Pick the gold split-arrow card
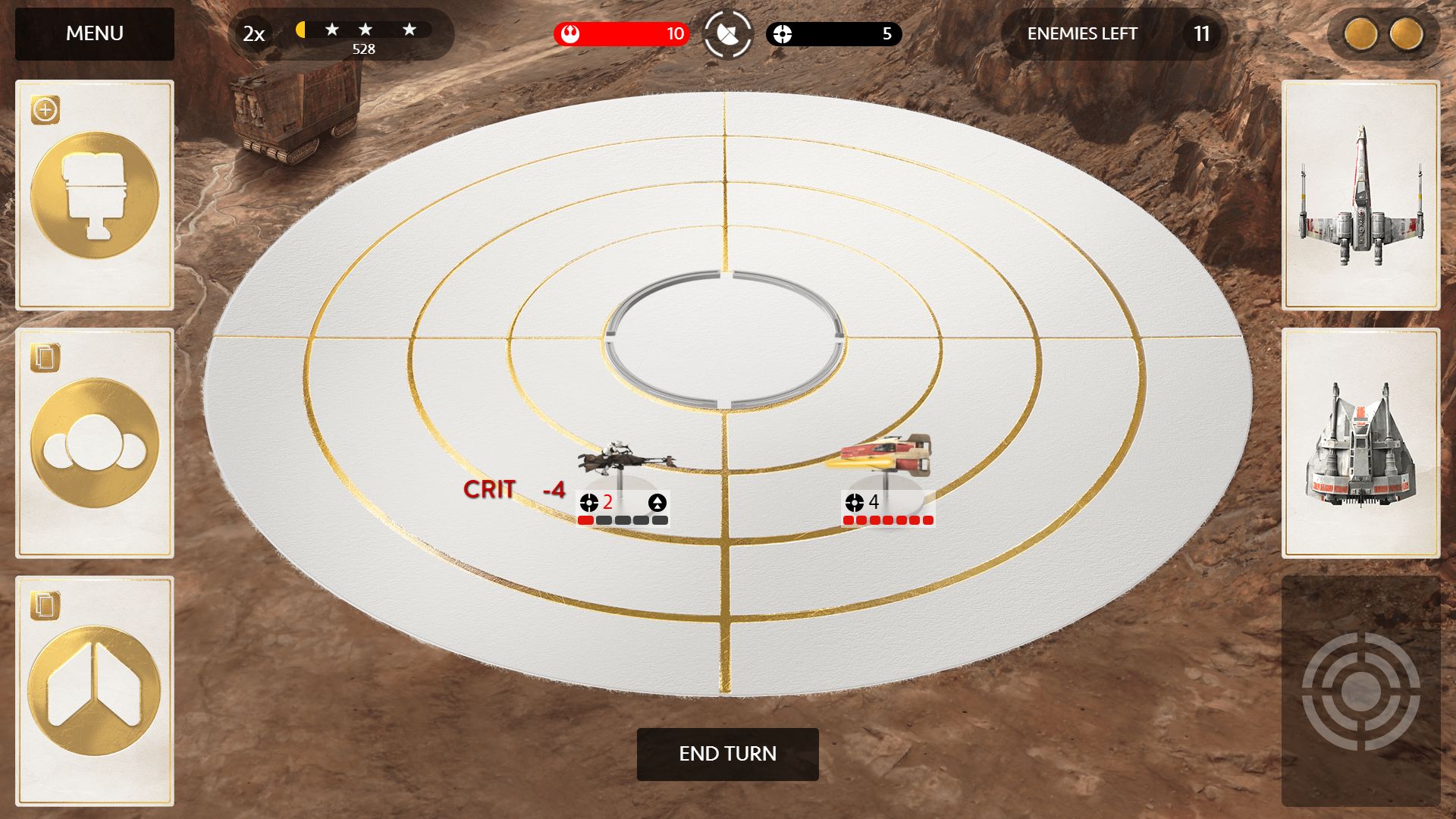Screen dimensions: 1456x819 click(95, 691)
